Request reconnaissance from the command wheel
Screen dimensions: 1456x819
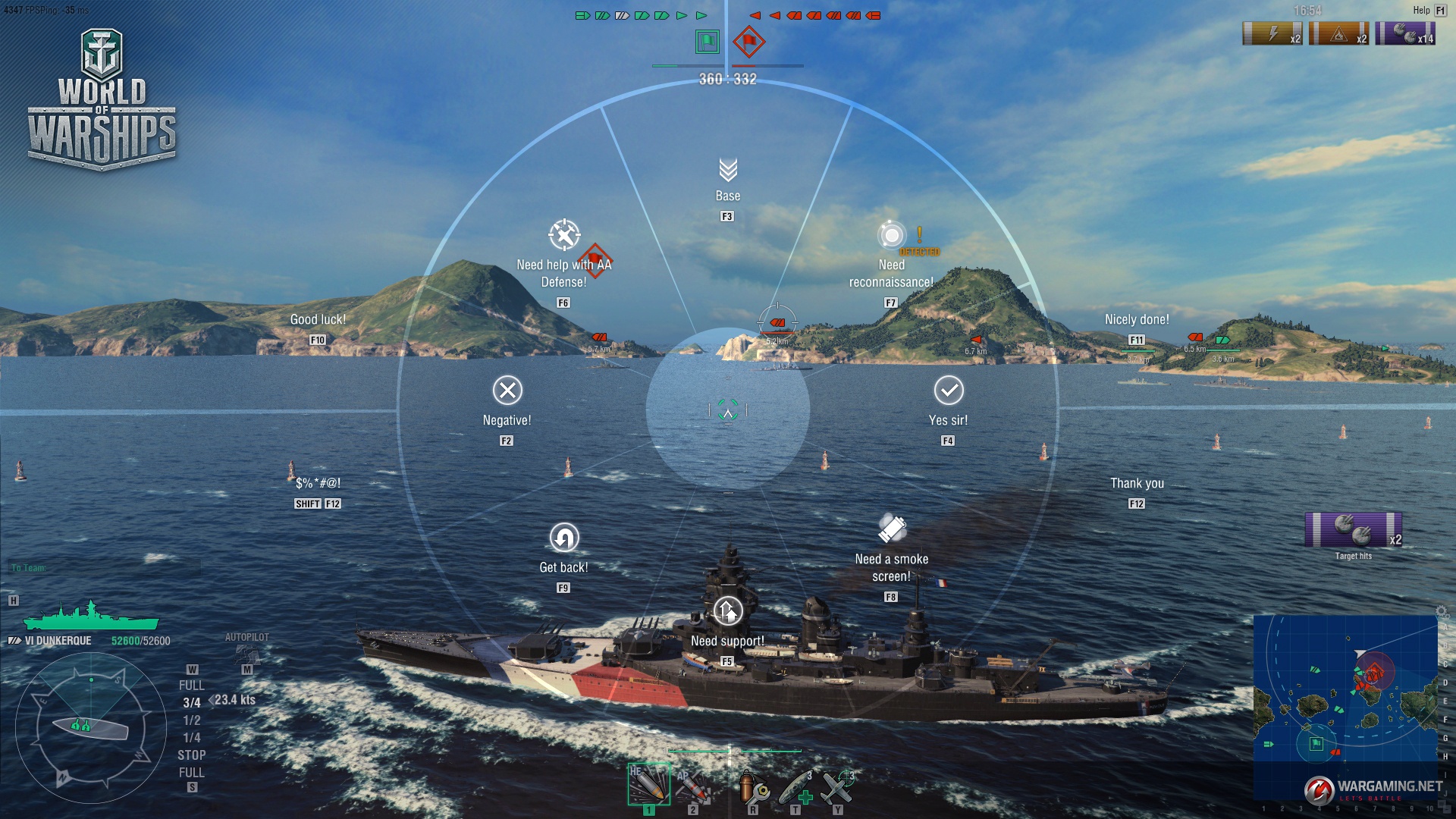pyautogui.click(x=892, y=235)
